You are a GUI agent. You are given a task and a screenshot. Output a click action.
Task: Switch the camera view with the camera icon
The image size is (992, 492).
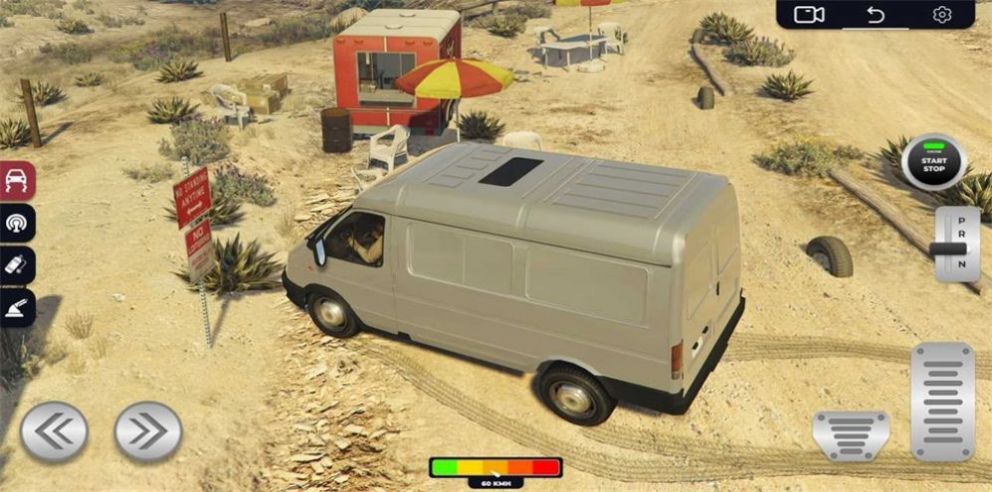tap(808, 14)
